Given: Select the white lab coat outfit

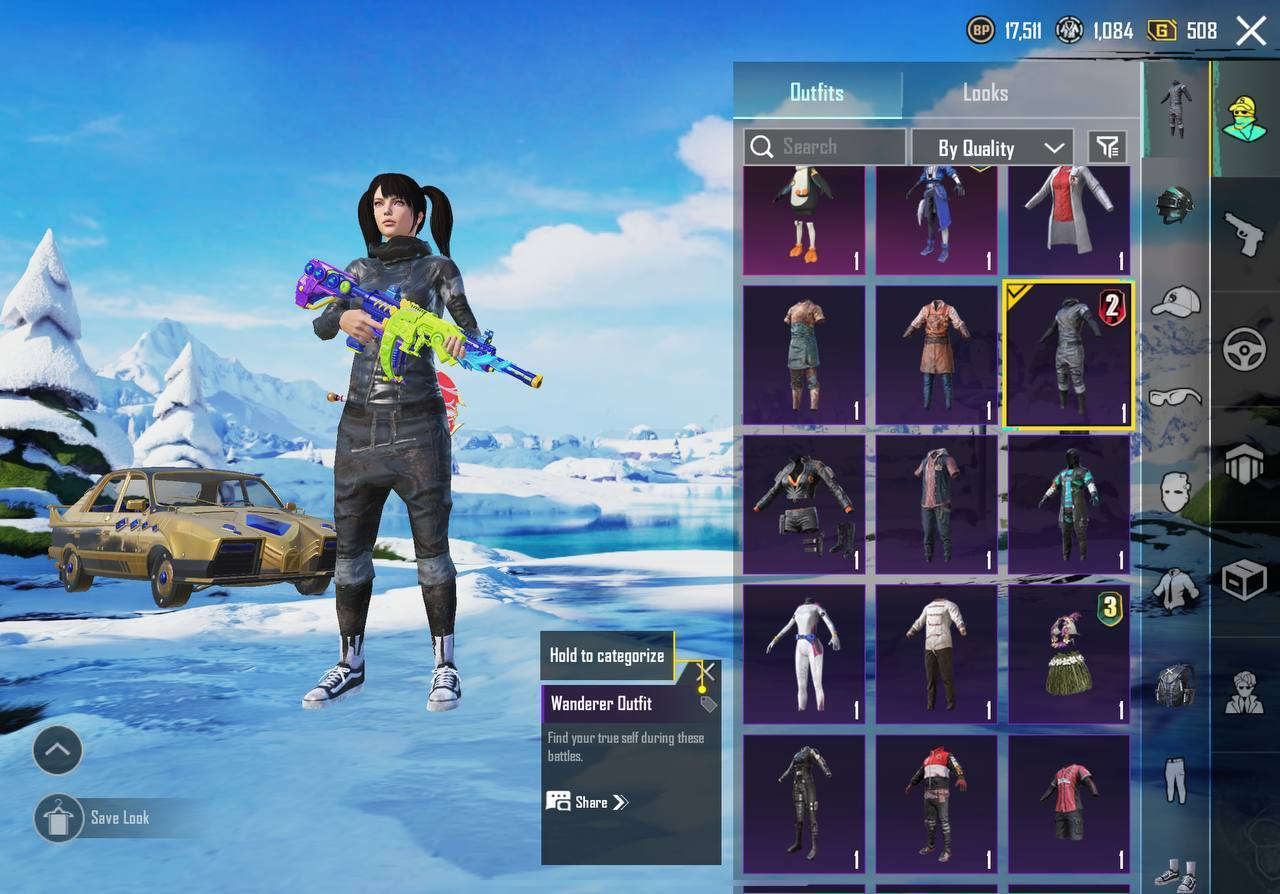Looking at the screenshot, I should [x=1069, y=220].
